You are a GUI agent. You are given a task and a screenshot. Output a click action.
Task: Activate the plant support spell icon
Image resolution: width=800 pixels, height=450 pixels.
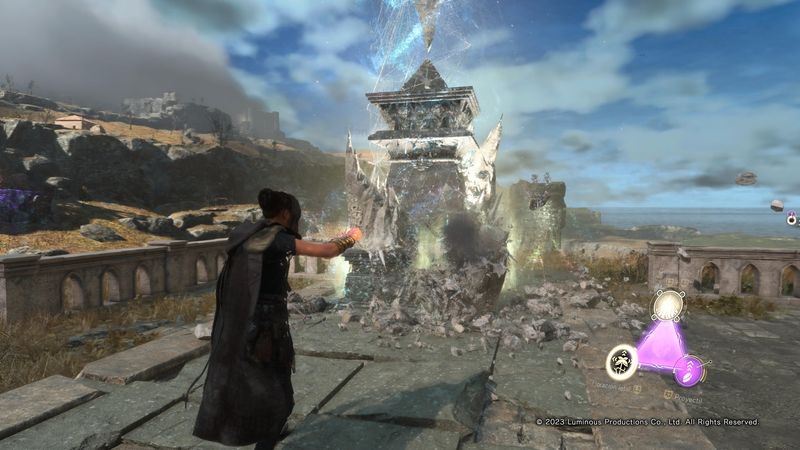coord(621,360)
